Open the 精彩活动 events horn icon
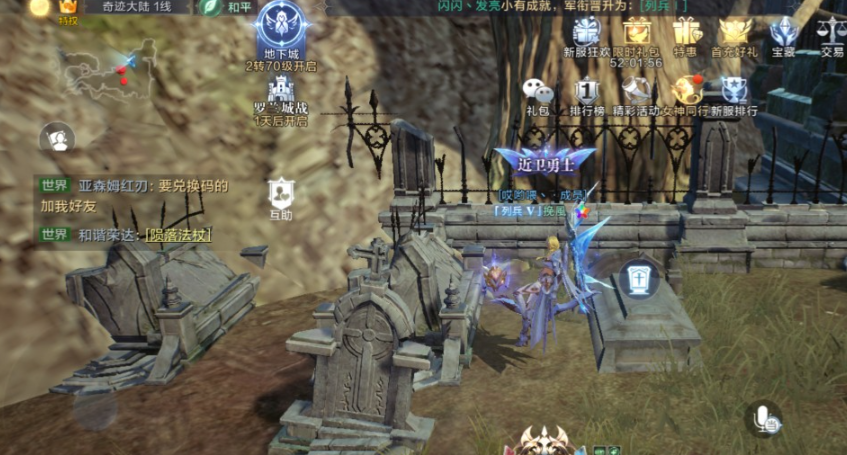This screenshot has height=455, width=847. (x=637, y=92)
